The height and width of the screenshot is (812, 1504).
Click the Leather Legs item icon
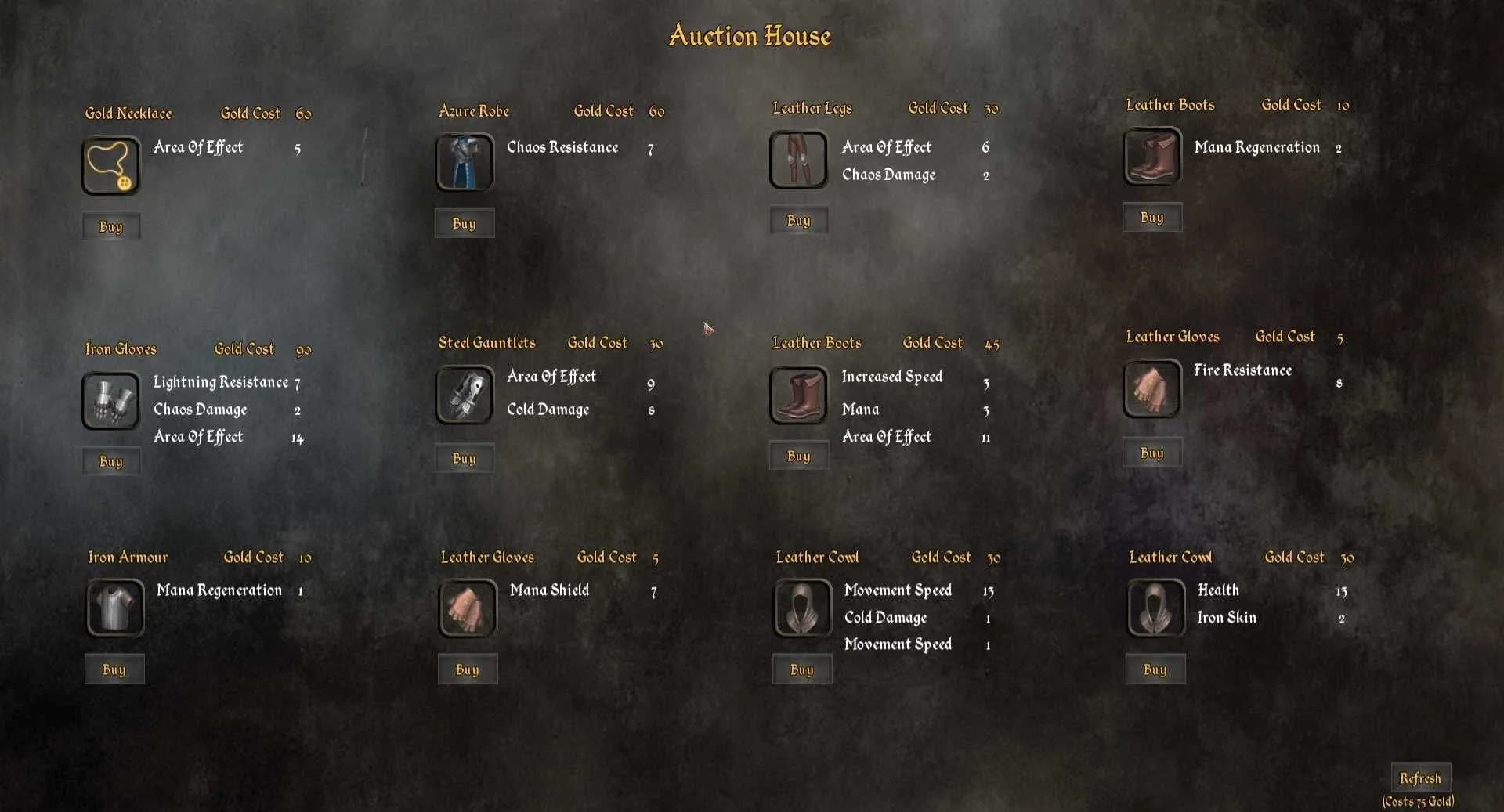point(798,159)
